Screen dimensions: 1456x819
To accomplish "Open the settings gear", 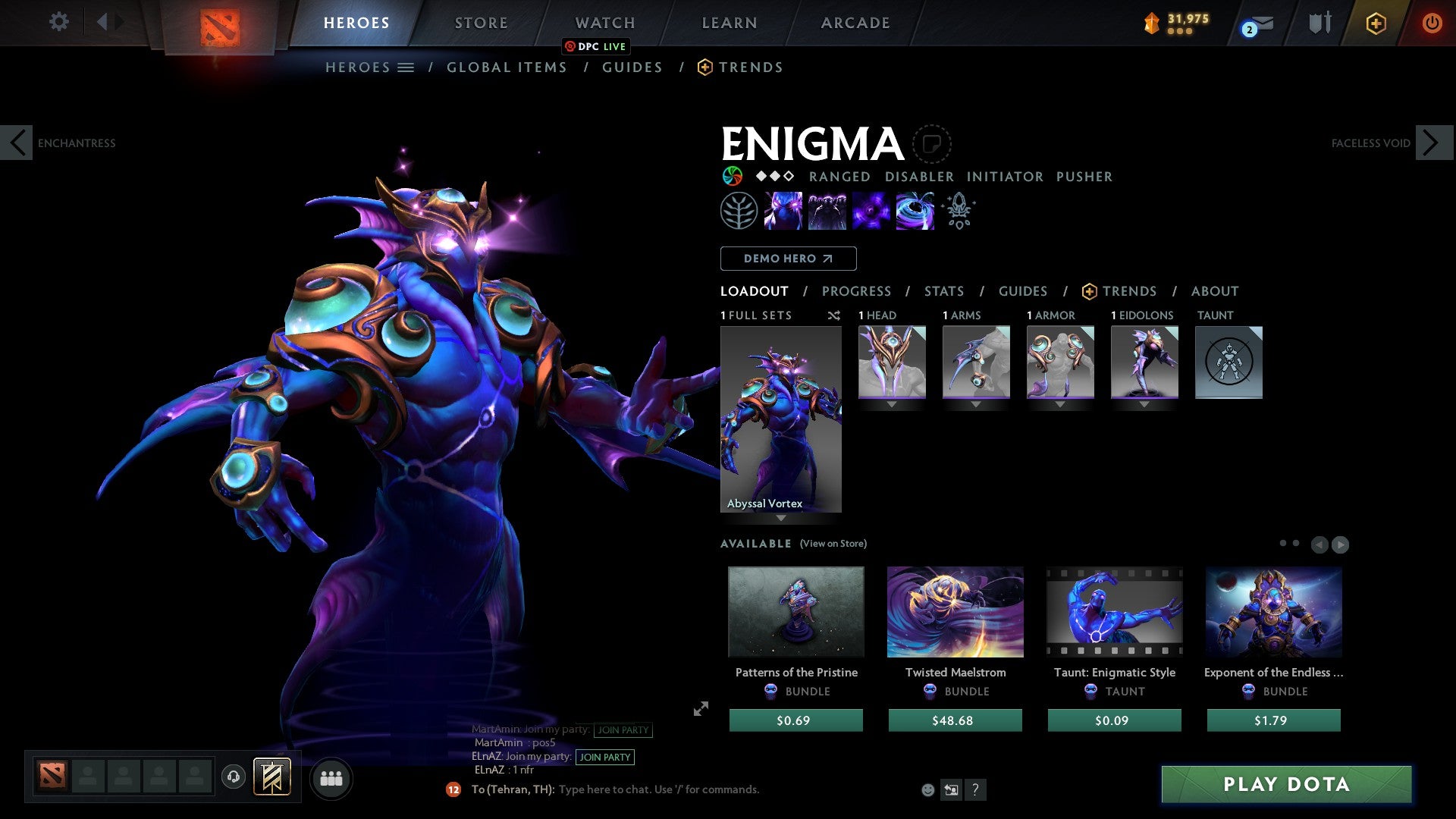I will (x=58, y=22).
